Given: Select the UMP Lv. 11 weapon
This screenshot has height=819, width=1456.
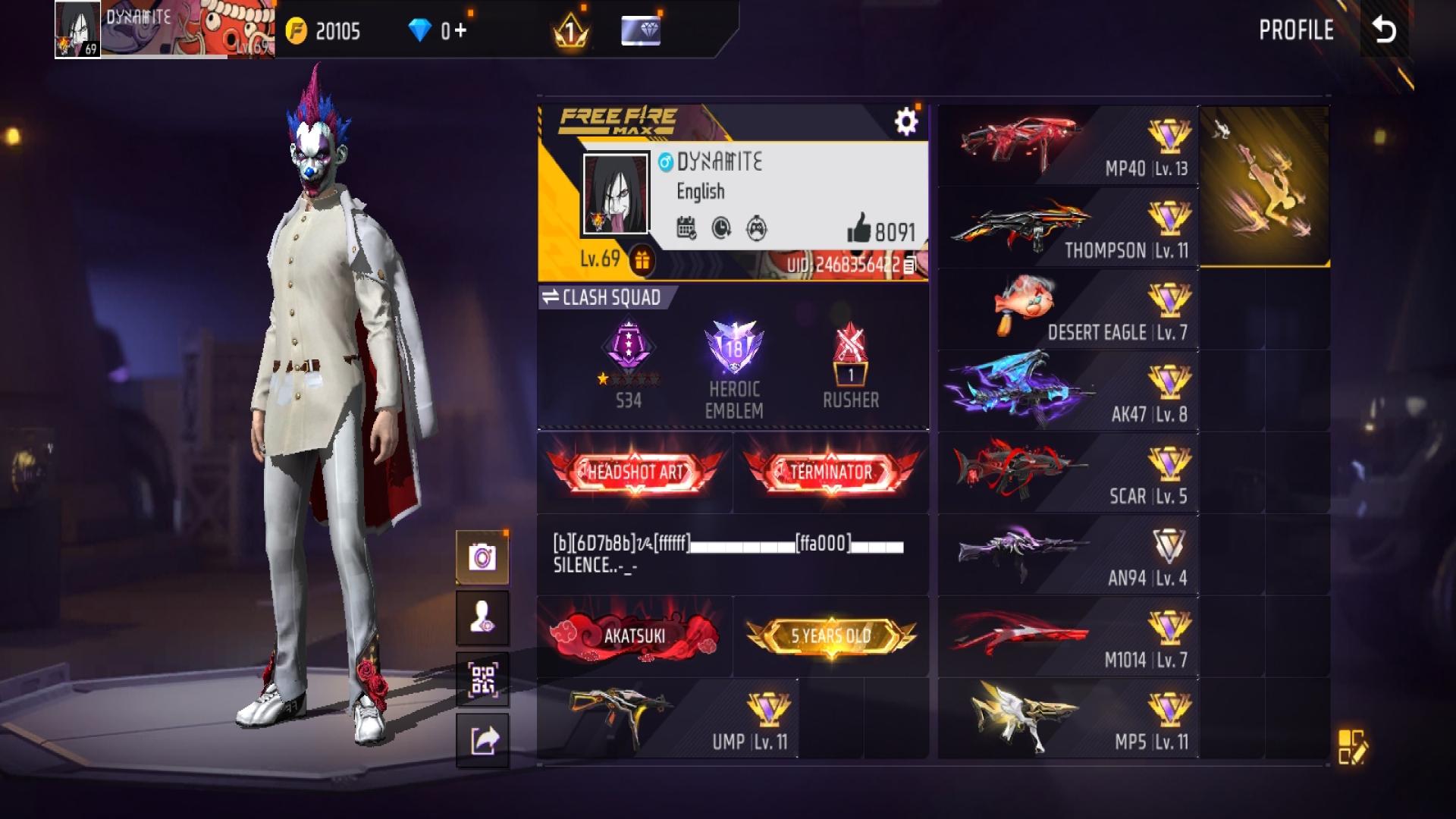Looking at the screenshot, I should (x=667, y=719).
